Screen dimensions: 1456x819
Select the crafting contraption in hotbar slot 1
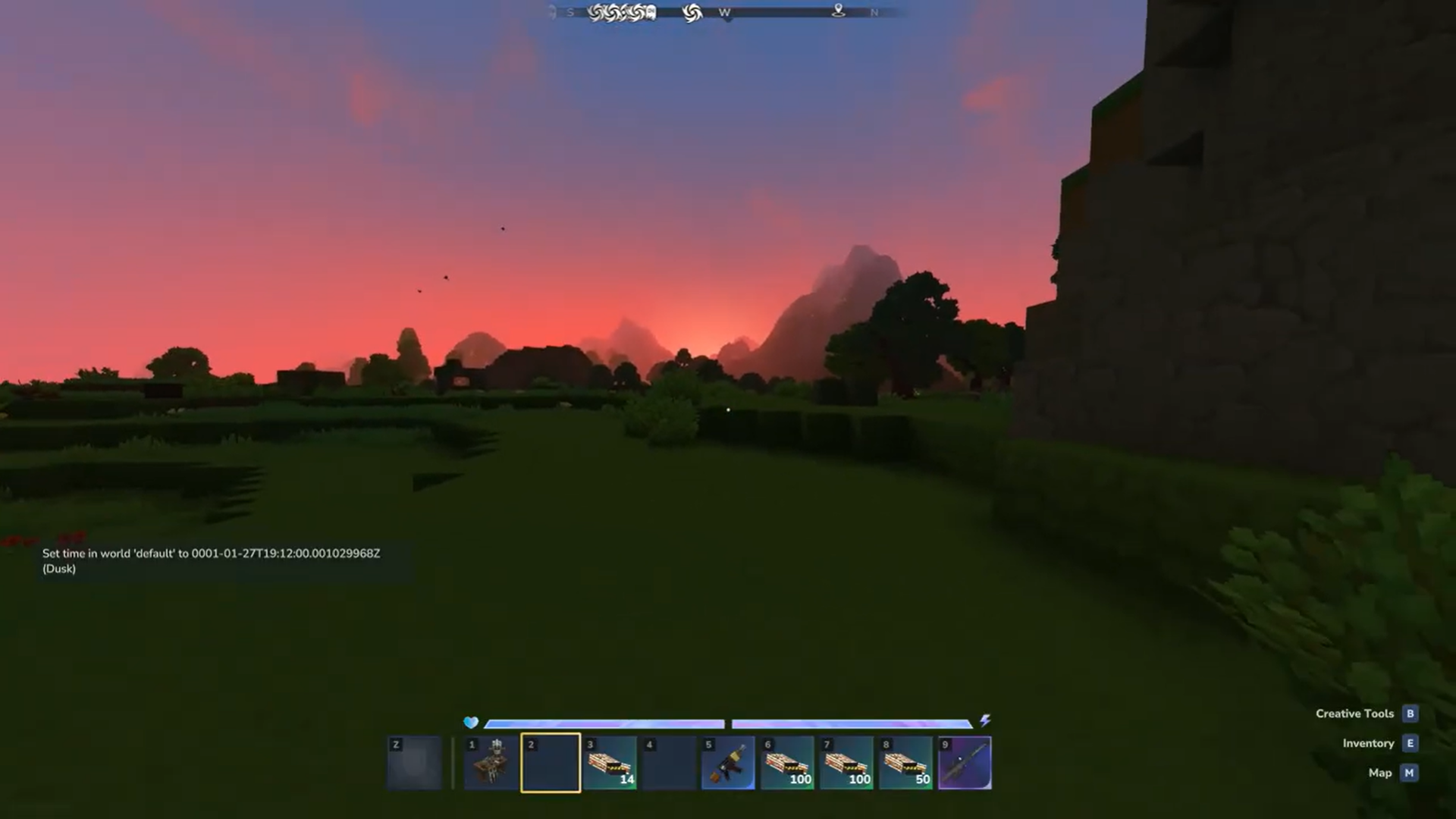point(490,762)
